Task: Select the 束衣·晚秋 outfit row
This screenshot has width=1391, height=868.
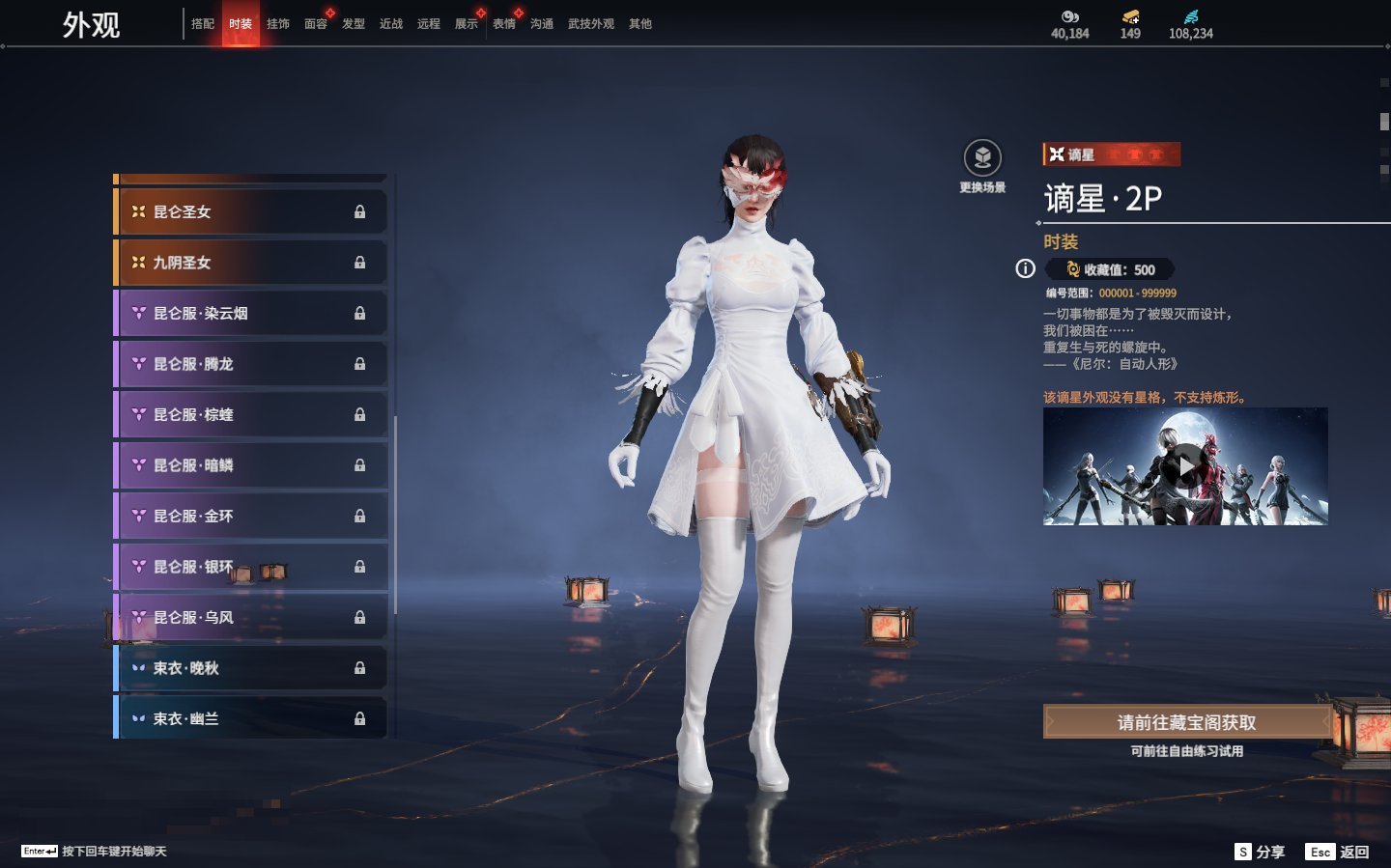Action: pos(251,668)
